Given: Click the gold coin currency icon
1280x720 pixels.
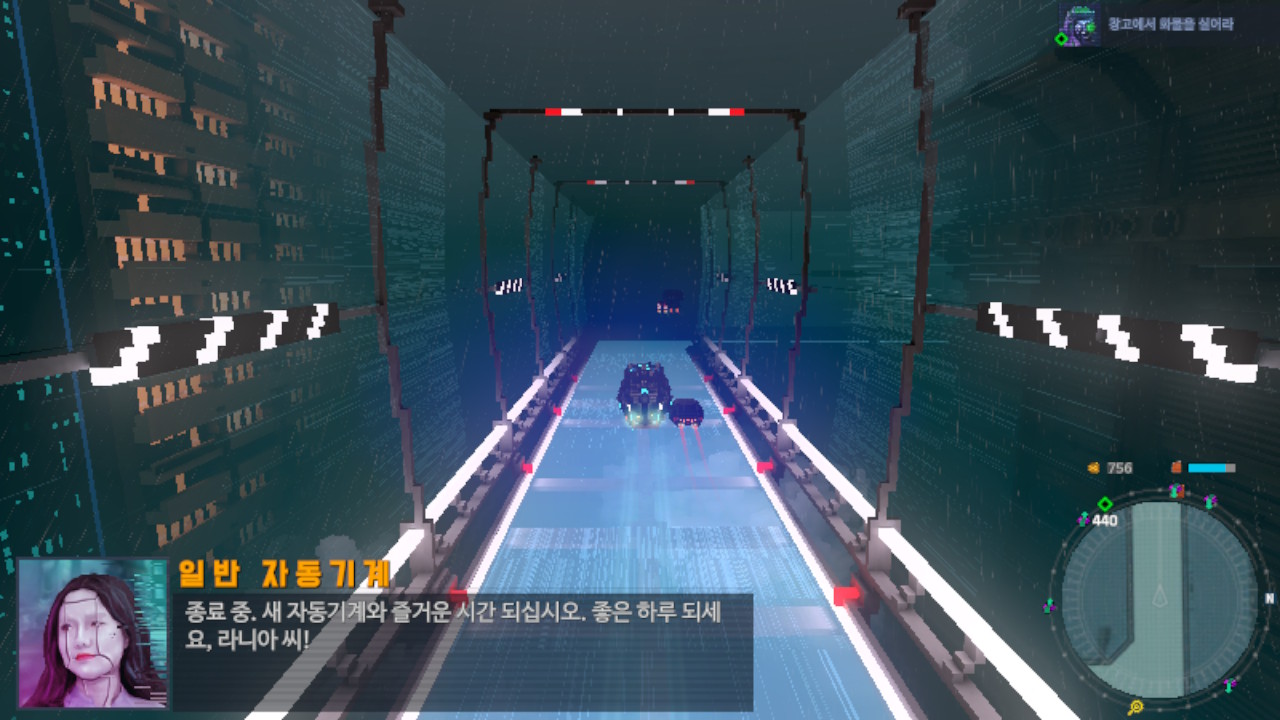Looking at the screenshot, I should (1095, 466).
